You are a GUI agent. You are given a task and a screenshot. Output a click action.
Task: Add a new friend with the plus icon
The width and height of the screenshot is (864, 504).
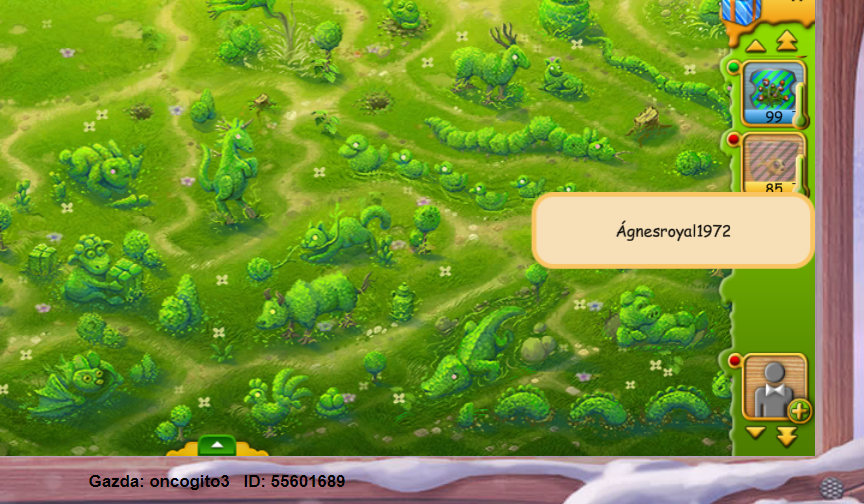[x=800, y=410]
